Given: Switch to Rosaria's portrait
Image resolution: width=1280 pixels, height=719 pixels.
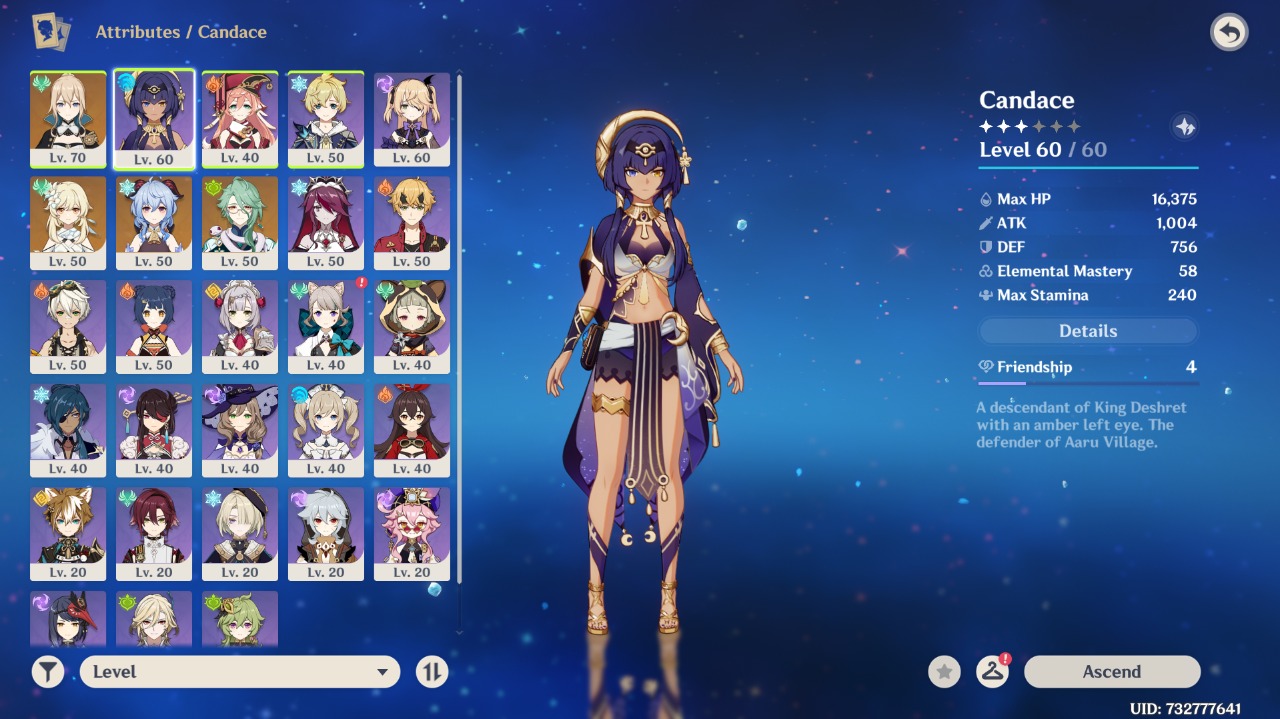Looking at the screenshot, I should click(x=326, y=222).
